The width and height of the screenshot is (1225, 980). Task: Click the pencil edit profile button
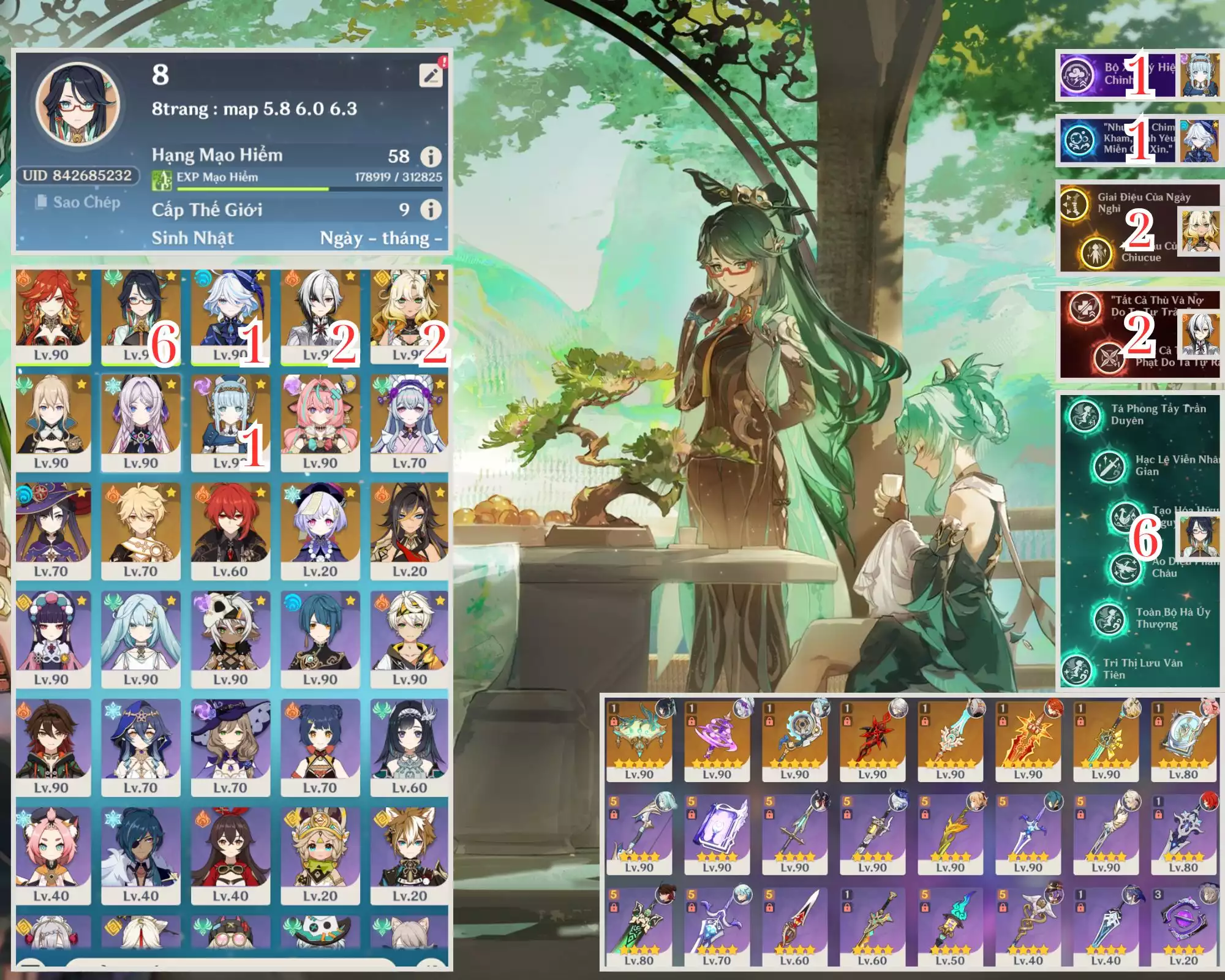point(431,75)
